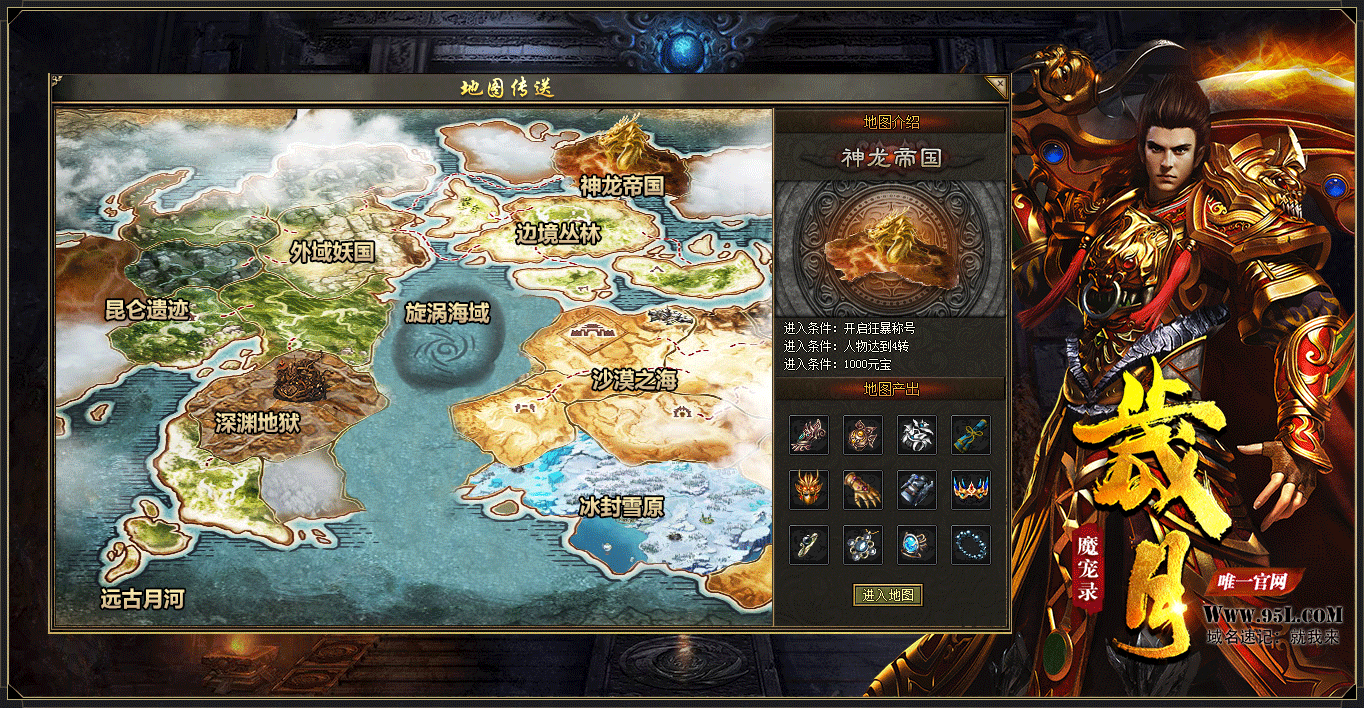The image size is (1364, 708).
Task: Select 远古月河 on the map
Action: [142, 599]
